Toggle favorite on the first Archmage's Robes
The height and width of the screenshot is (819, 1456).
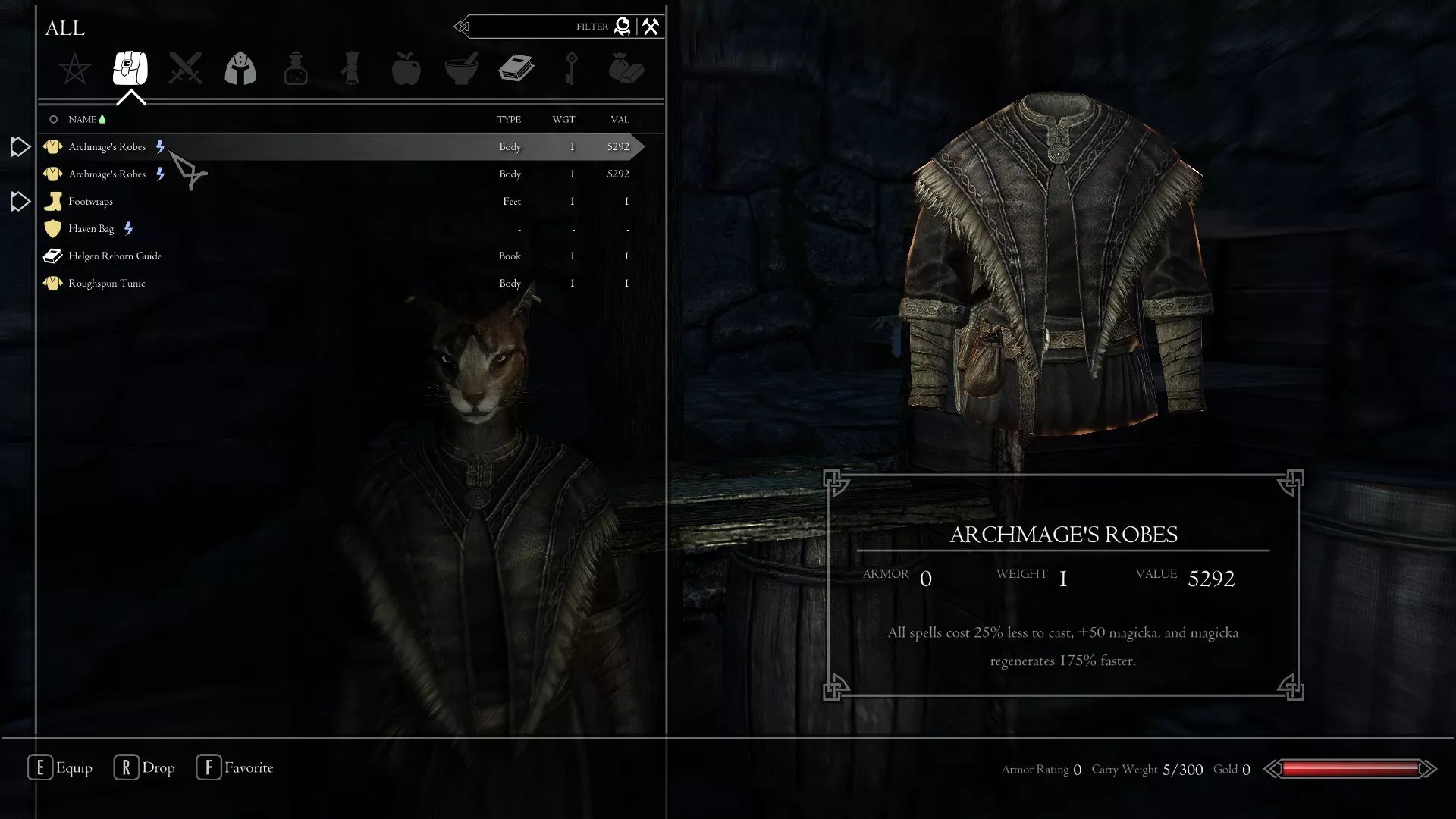click(x=160, y=146)
